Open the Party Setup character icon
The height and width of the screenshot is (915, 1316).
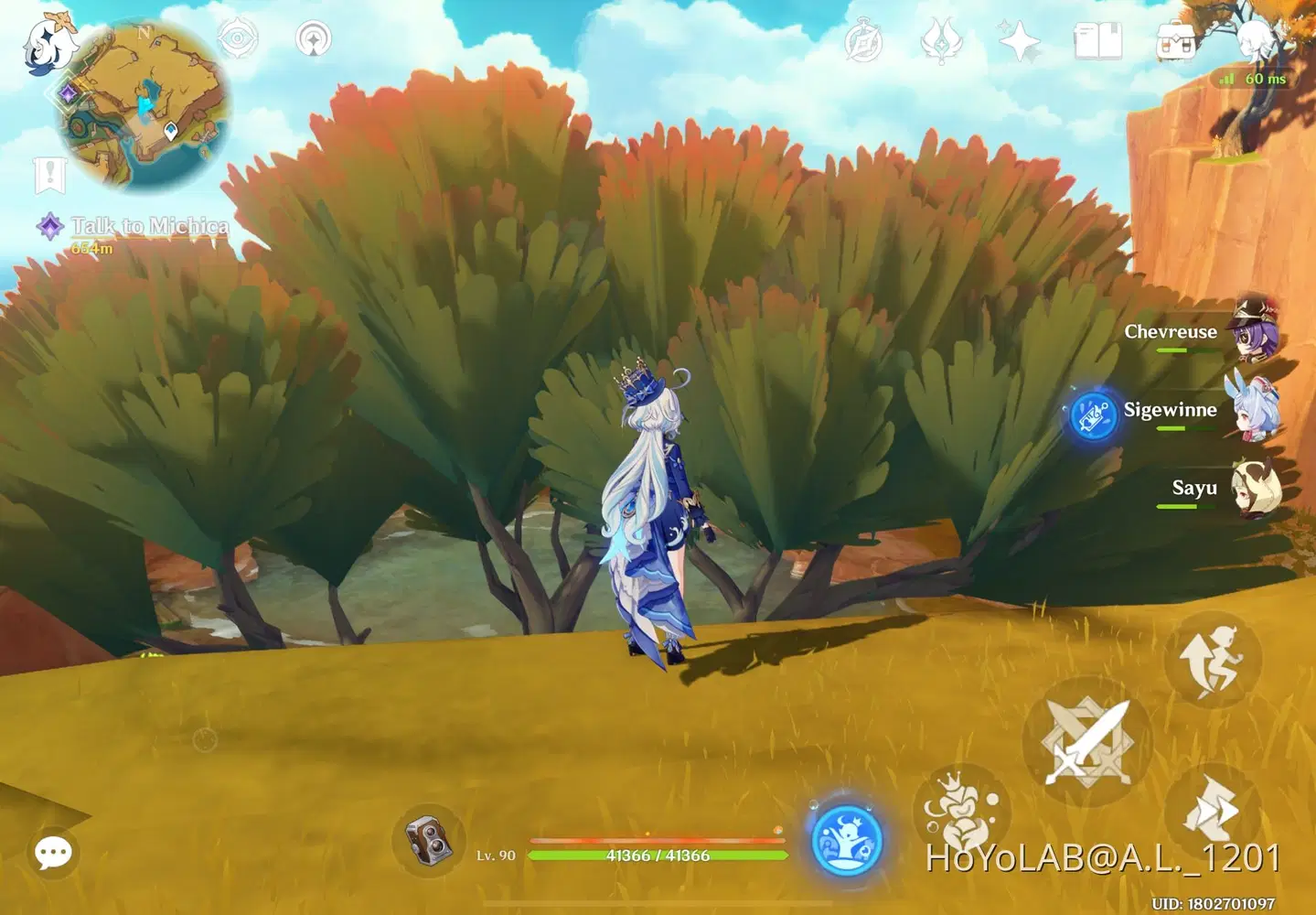[1255, 40]
